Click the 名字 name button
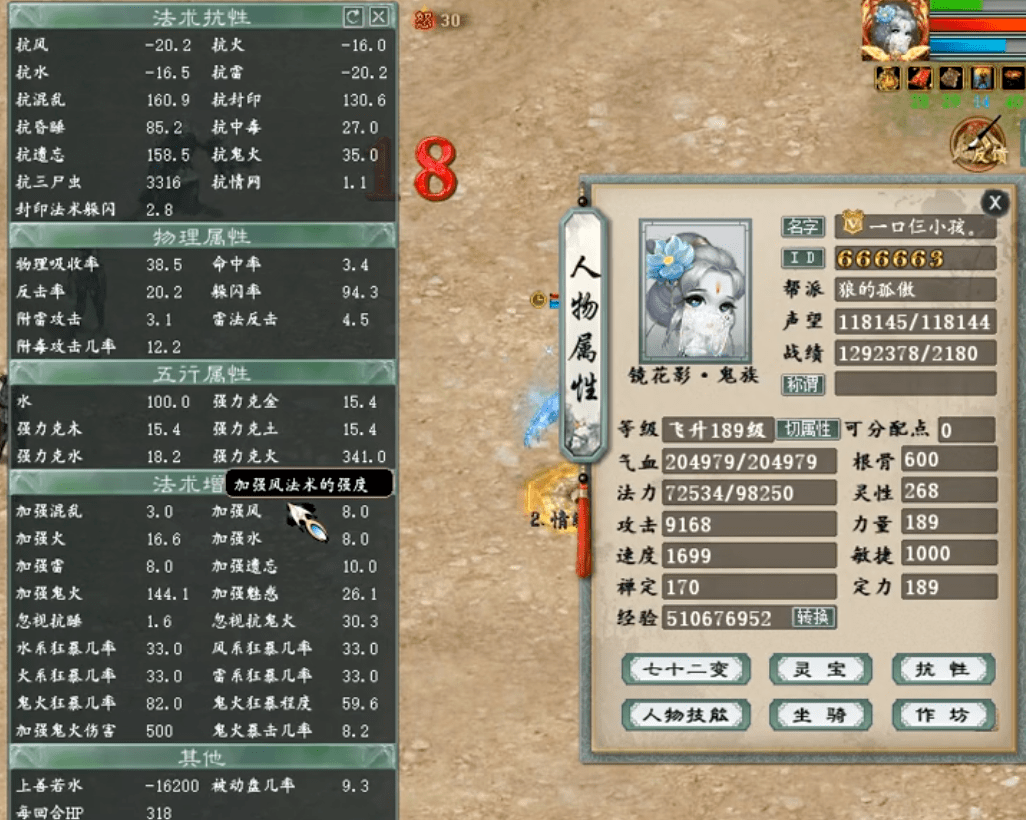The height and width of the screenshot is (820, 1026). [802, 227]
